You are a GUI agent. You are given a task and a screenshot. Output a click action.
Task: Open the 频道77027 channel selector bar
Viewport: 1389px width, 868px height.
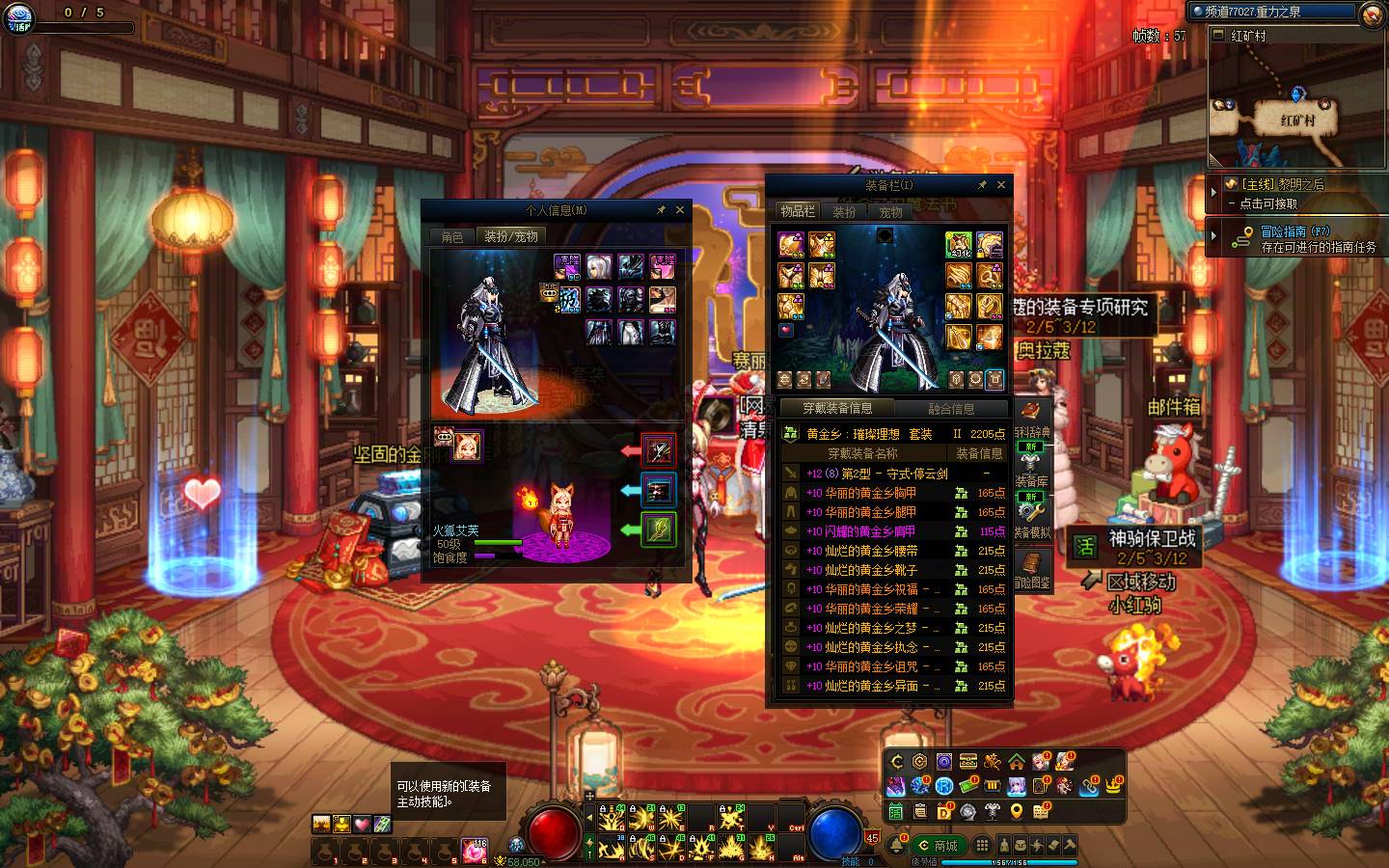tap(1273, 12)
